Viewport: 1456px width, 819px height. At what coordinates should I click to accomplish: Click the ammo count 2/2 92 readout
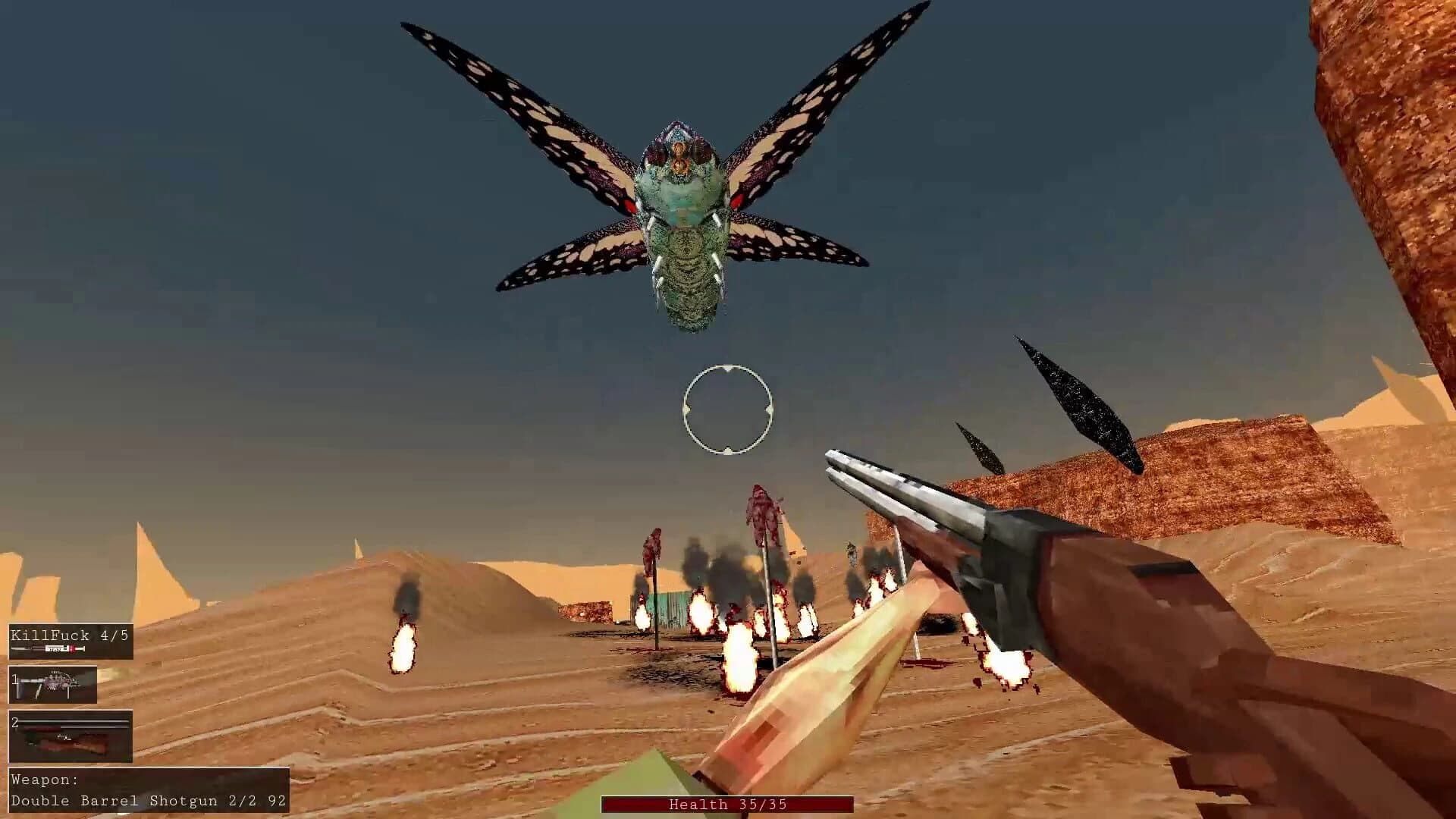[254, 802]
